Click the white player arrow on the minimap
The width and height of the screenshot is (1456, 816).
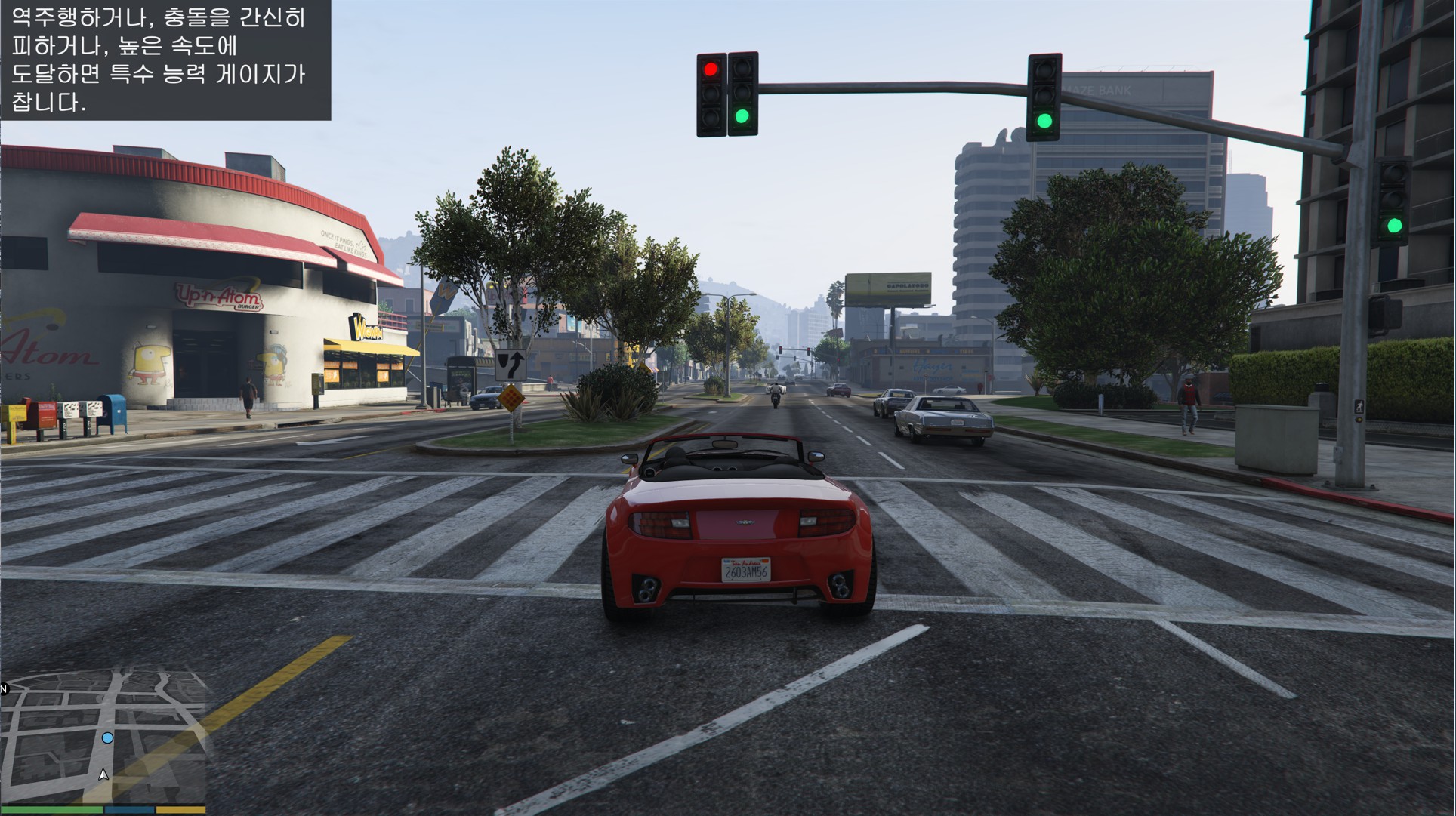[x=103, y=774]
